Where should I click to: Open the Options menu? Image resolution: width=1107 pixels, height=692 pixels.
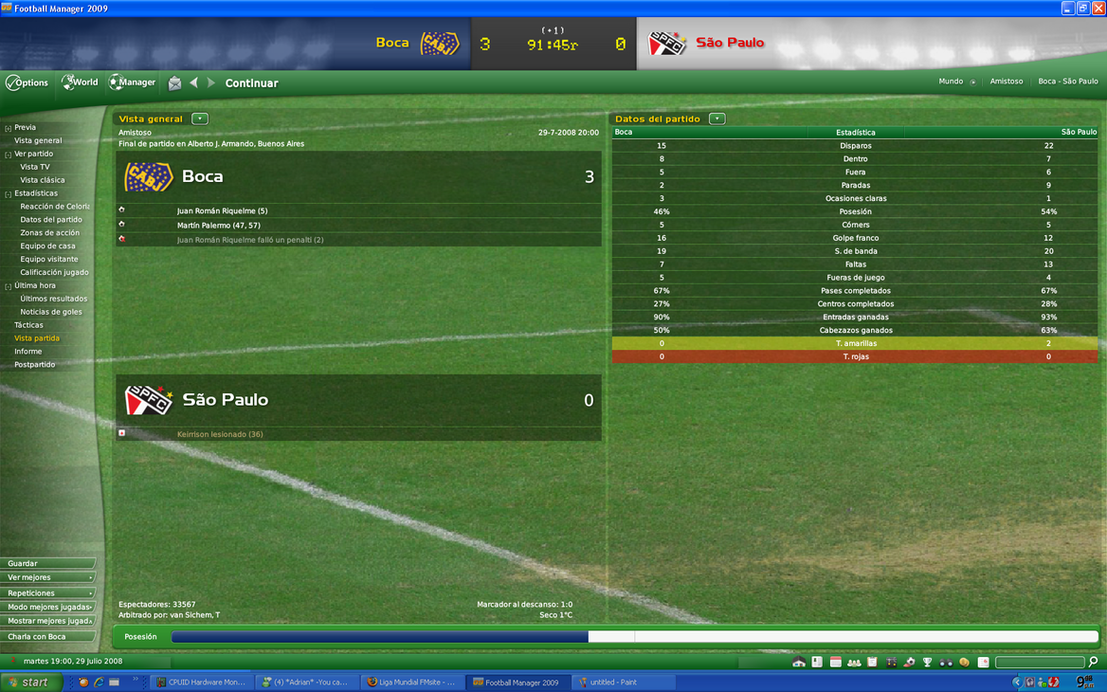(x=28, y=83)
